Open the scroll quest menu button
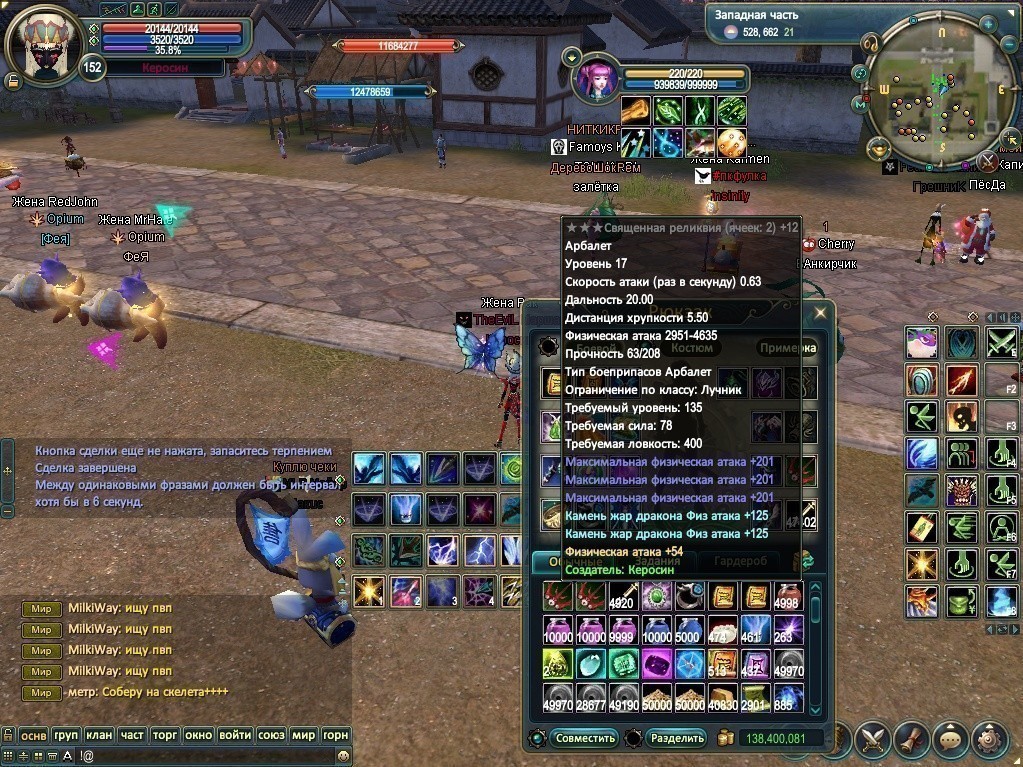Screen dimensions: 1023x767 coord(912,739)
